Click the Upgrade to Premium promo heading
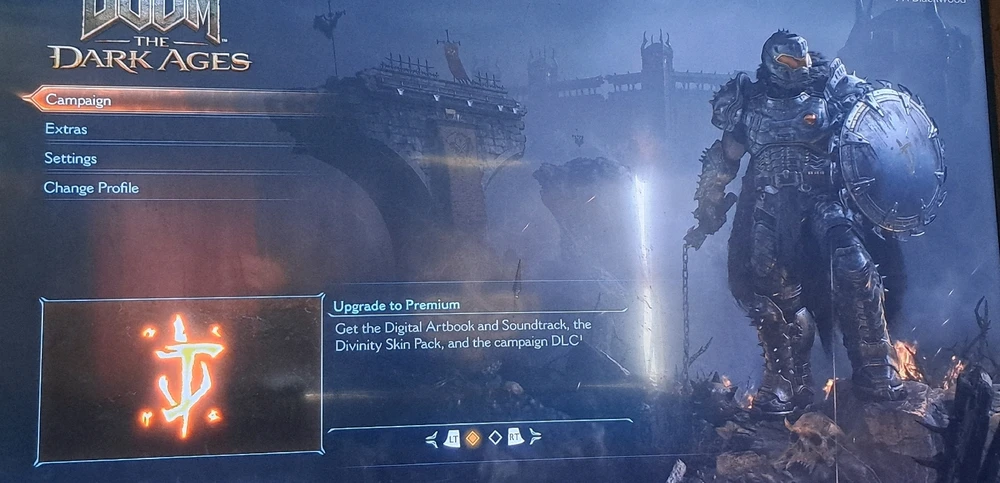Viewport: 1000px width, 483px height. (x=397, y=305)
